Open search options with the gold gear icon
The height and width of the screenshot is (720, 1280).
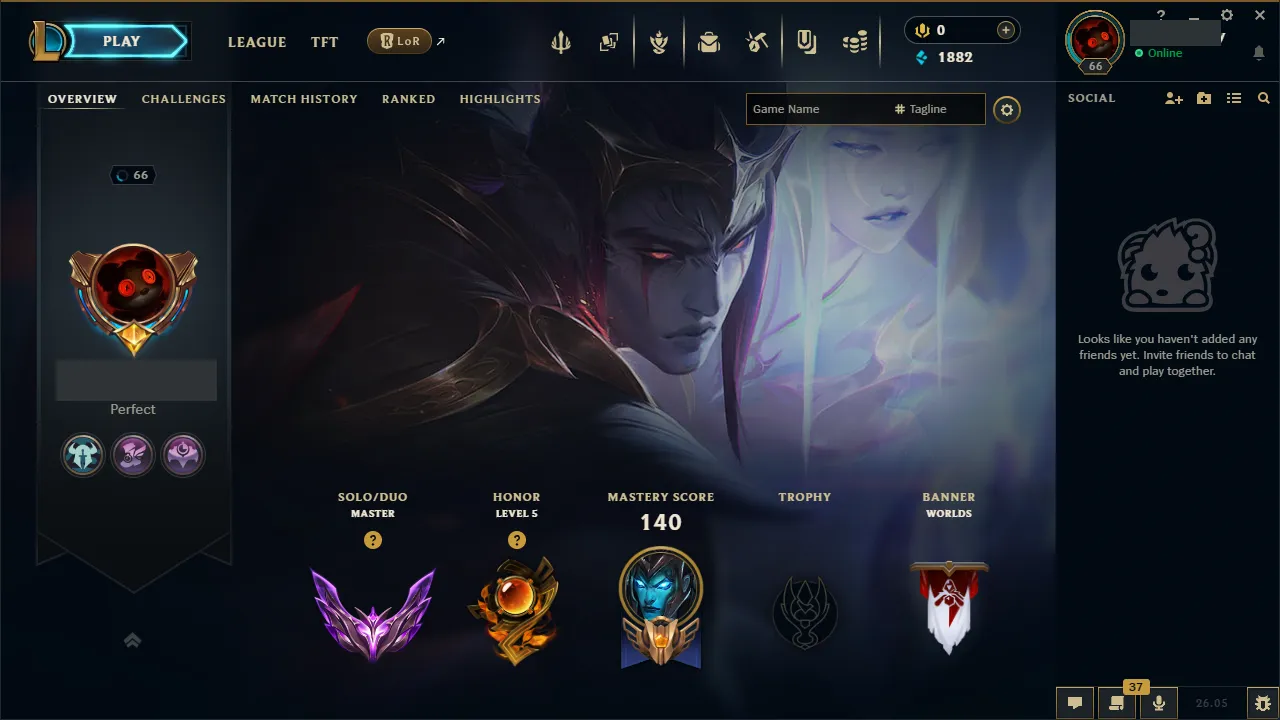1007,110
